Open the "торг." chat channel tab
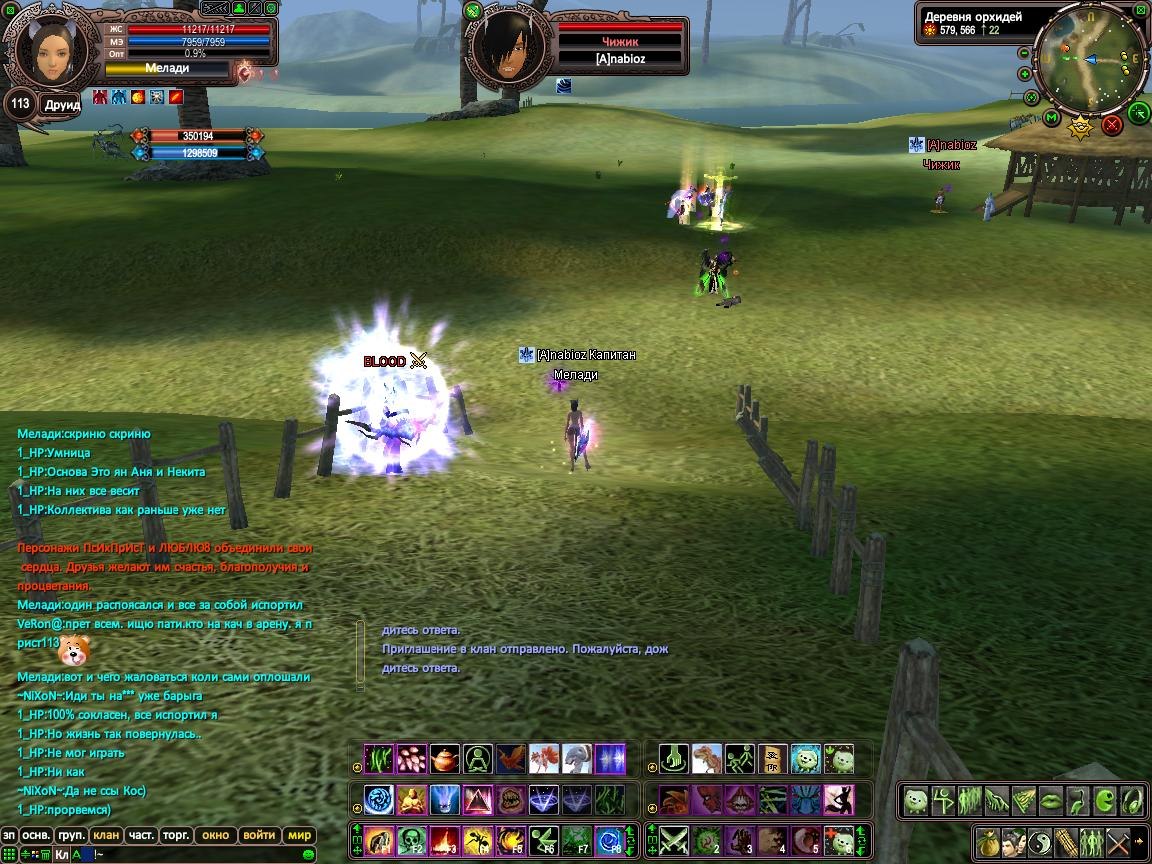This screenshot has width=1152, height=864. pos(177,835)
